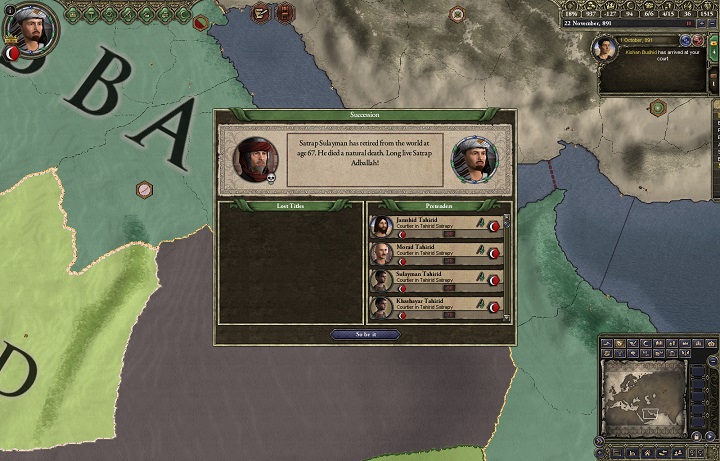The width and height of the screenshot is (720, 461).
Task: Open the deceased Satrap Sulayman portrait
Action: click(256, 158)
